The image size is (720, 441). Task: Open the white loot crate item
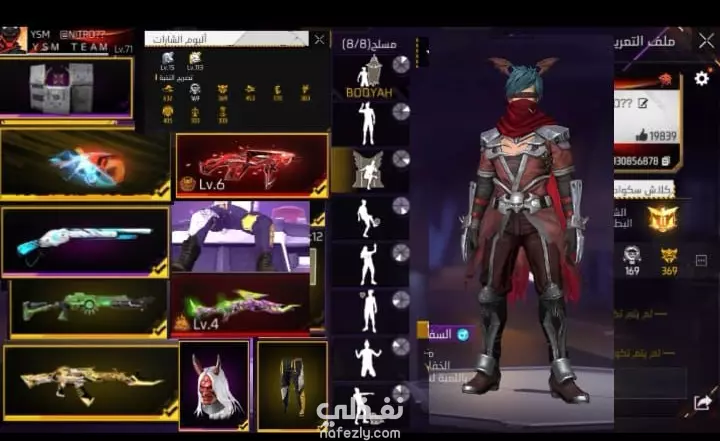tap(66, 87)
